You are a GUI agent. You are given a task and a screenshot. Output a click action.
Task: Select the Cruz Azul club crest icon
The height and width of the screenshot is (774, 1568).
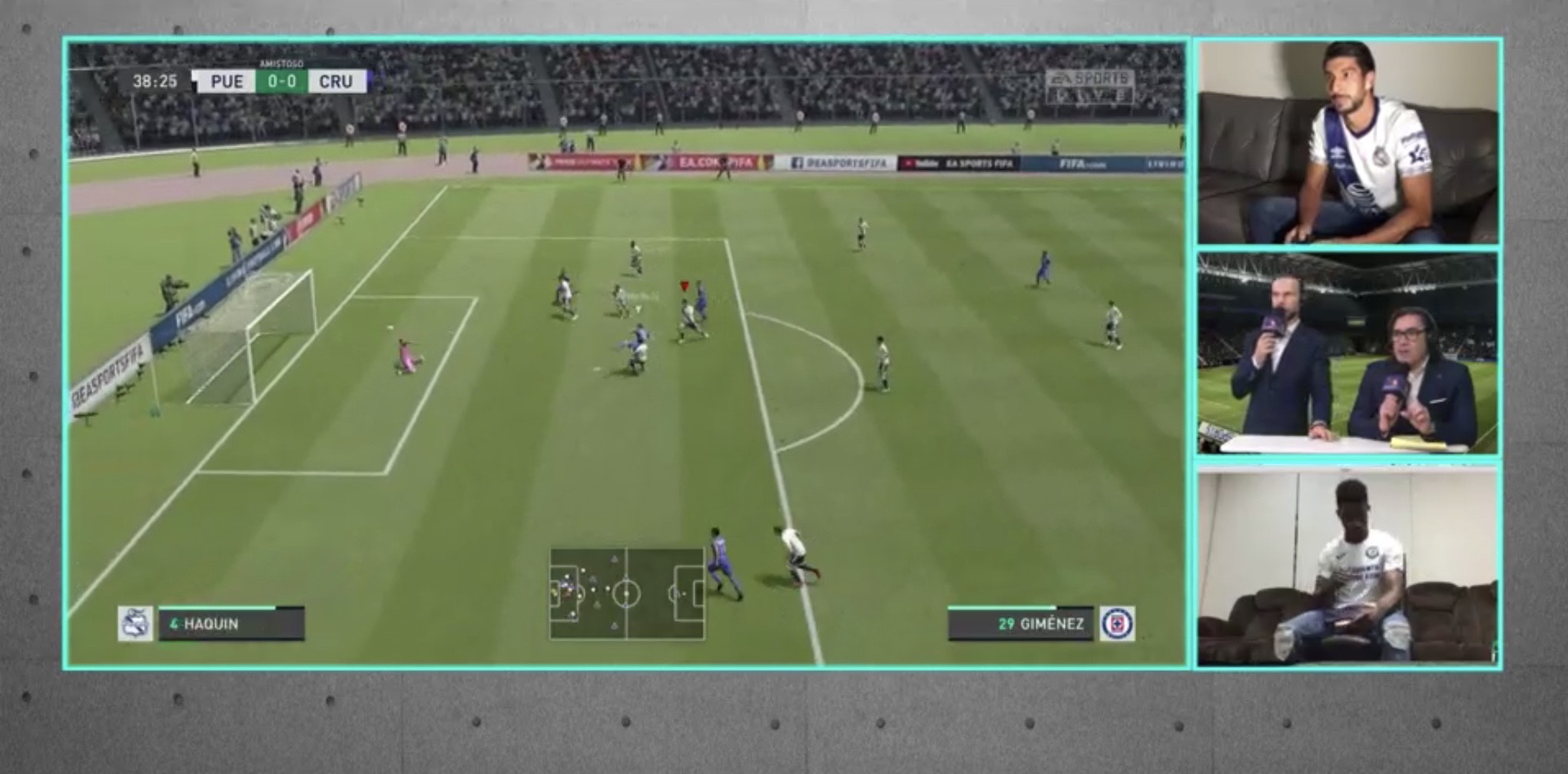pos(1117,623)
